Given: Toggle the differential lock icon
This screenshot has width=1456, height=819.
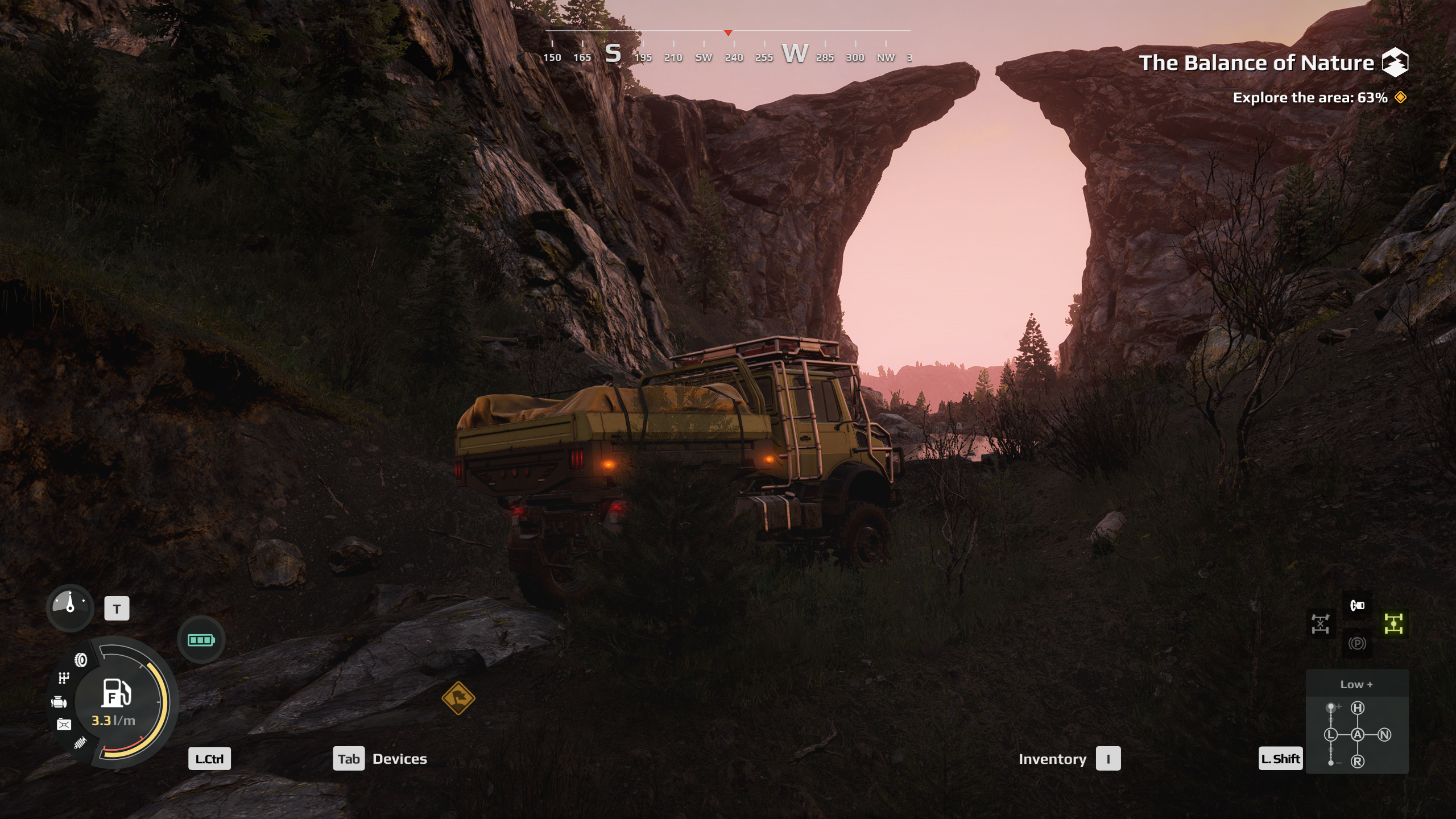Looking at the screenshot, I should tap(1320, 624).
